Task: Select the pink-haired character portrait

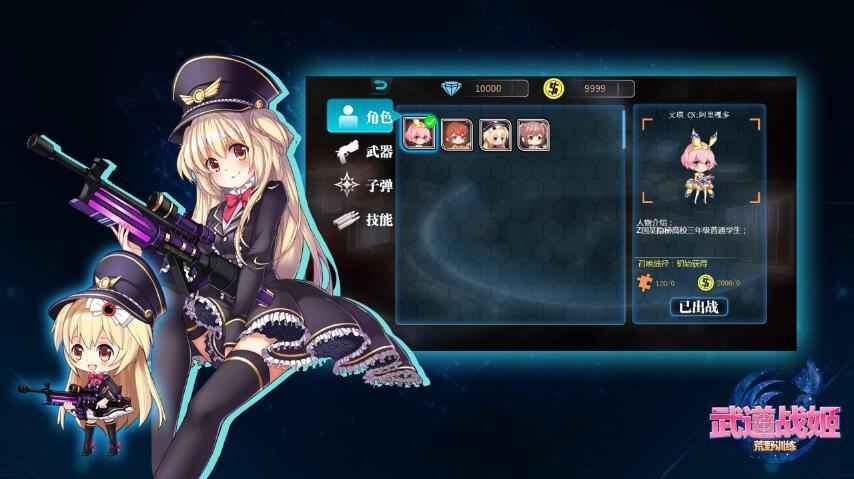Action: click(x=418, y=134)
